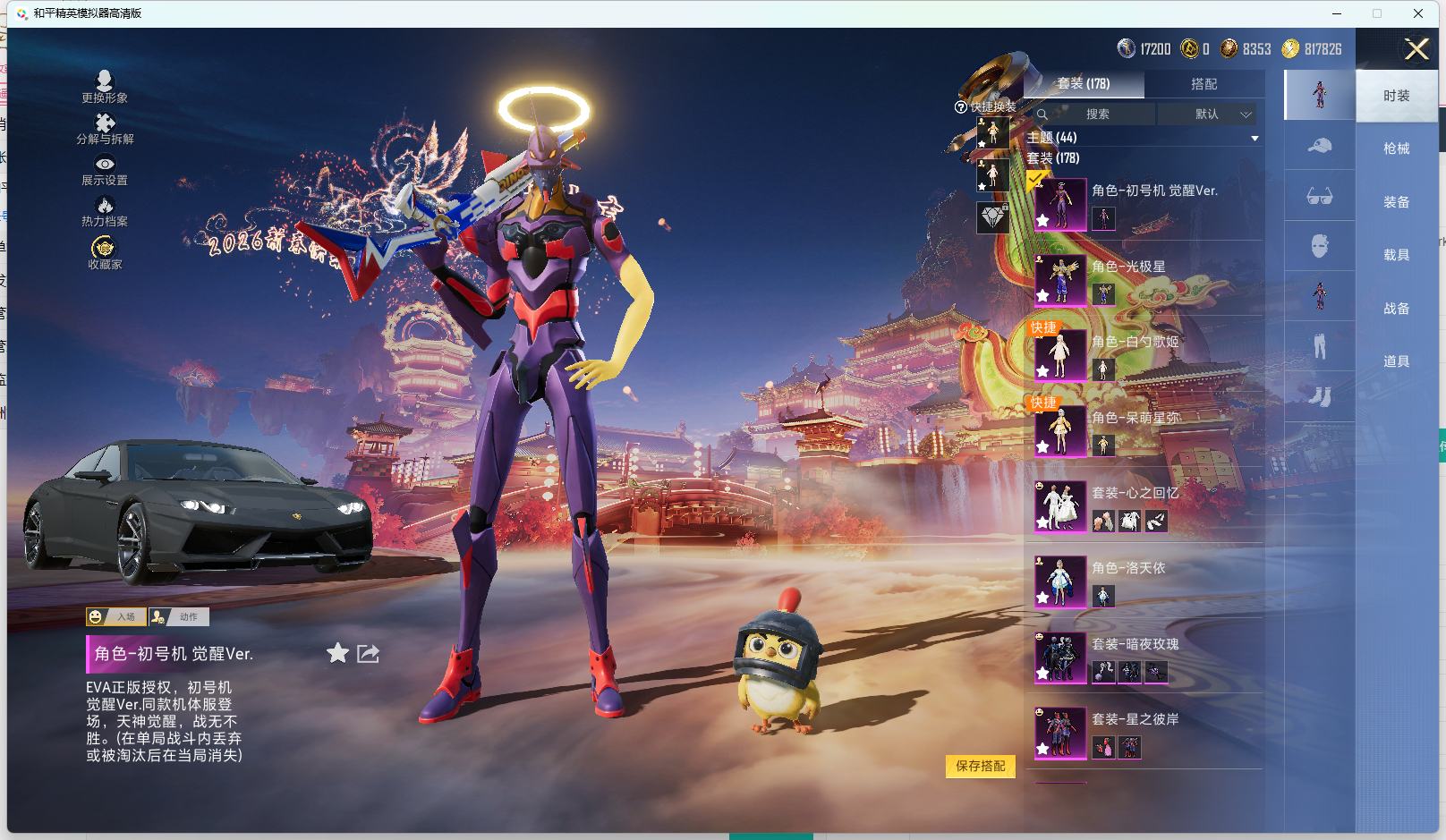Open the 载具 vehicles category

(x=1396, y=255)
